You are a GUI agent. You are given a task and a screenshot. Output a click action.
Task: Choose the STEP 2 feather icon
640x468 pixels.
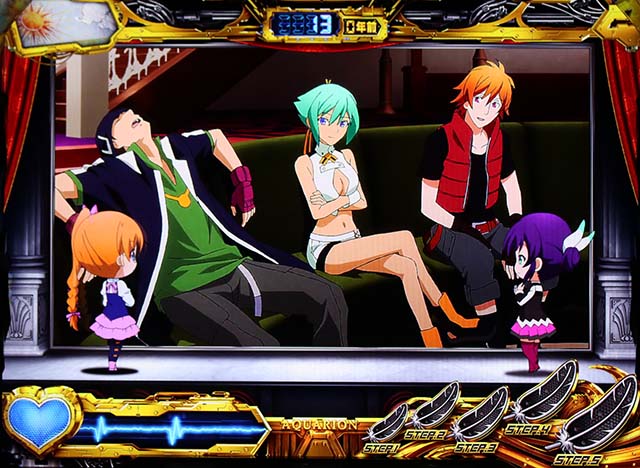pos(435,407)
